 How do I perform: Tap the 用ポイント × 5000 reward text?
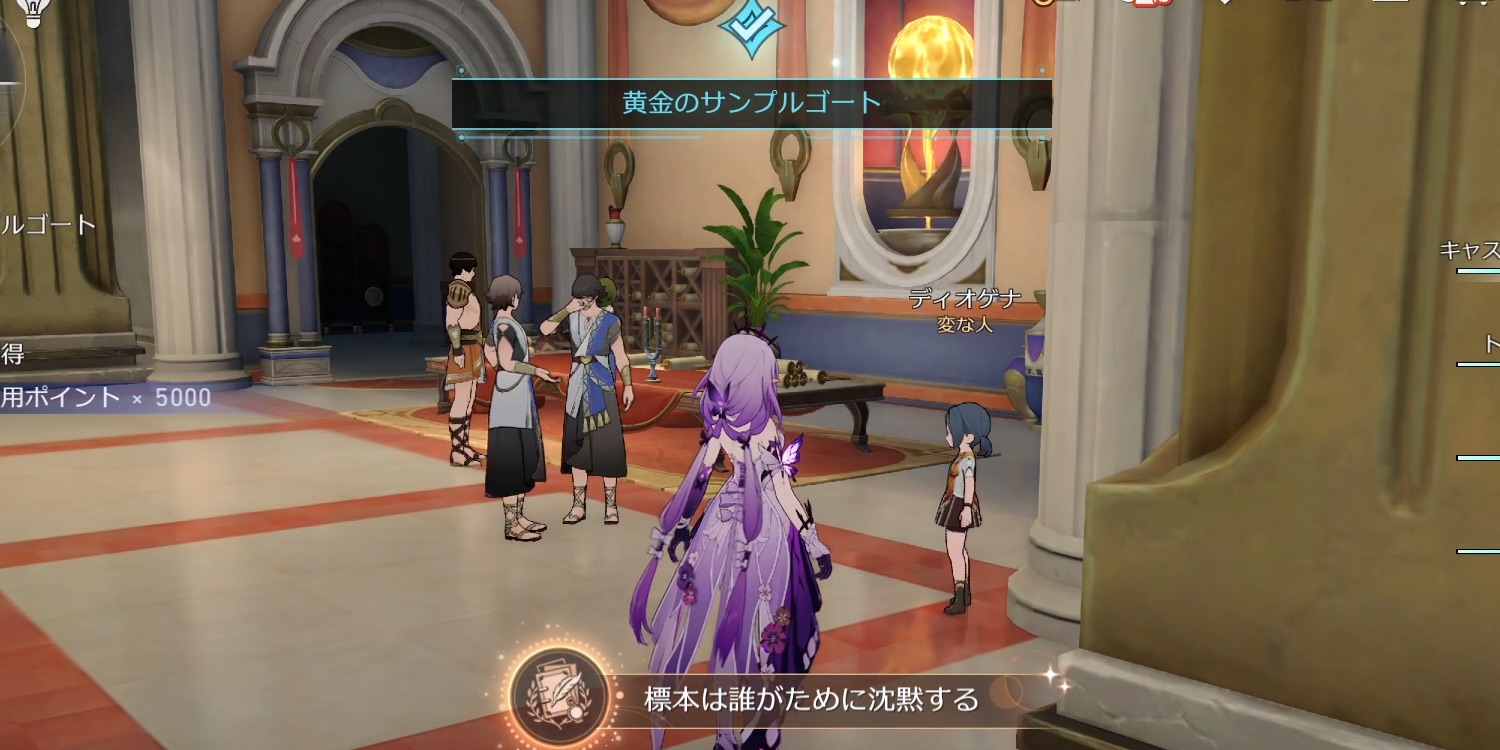click(105, 397)
